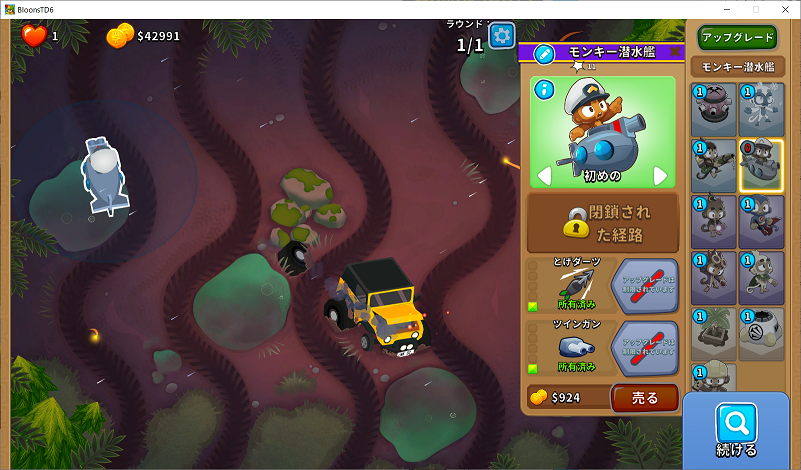This screenshot has width=801, height=470.
Task: Select the placed Monkey Sub on the map
Action: coord(103,175)
